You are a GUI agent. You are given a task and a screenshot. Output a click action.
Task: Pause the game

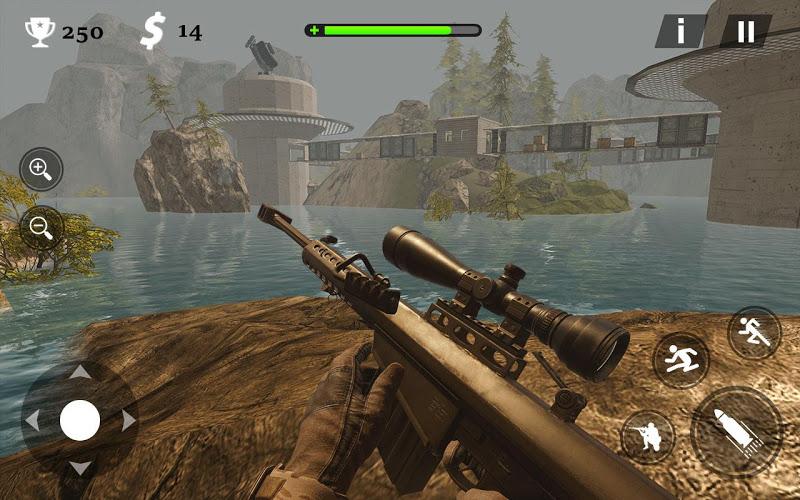(746, 31)
